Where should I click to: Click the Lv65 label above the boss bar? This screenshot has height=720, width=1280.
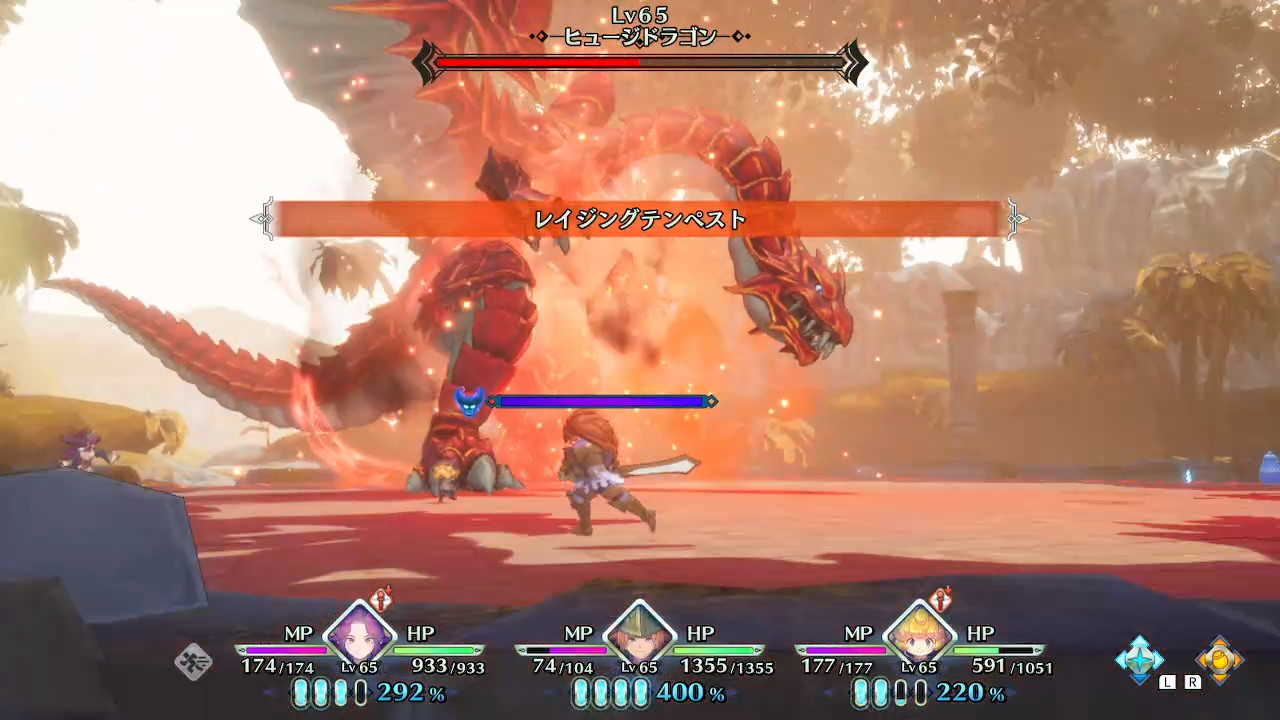coord(640,13)
